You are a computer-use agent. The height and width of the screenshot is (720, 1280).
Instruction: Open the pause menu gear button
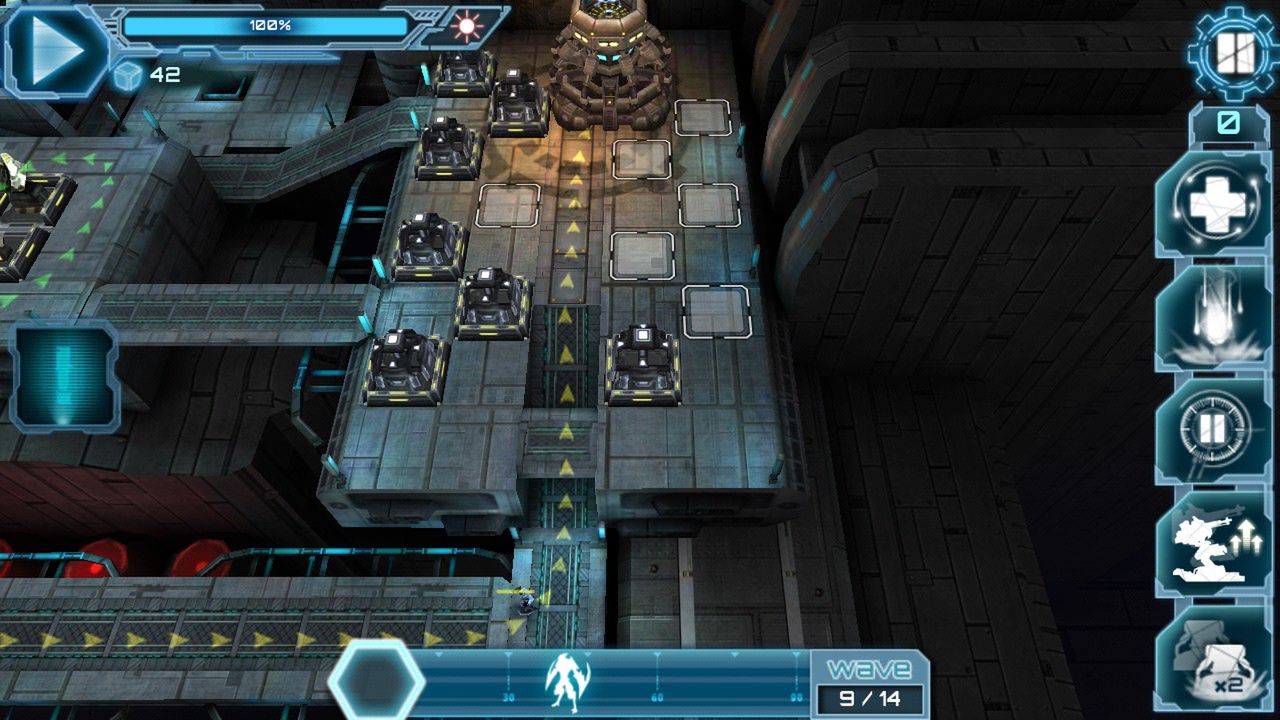point(1232,51)
